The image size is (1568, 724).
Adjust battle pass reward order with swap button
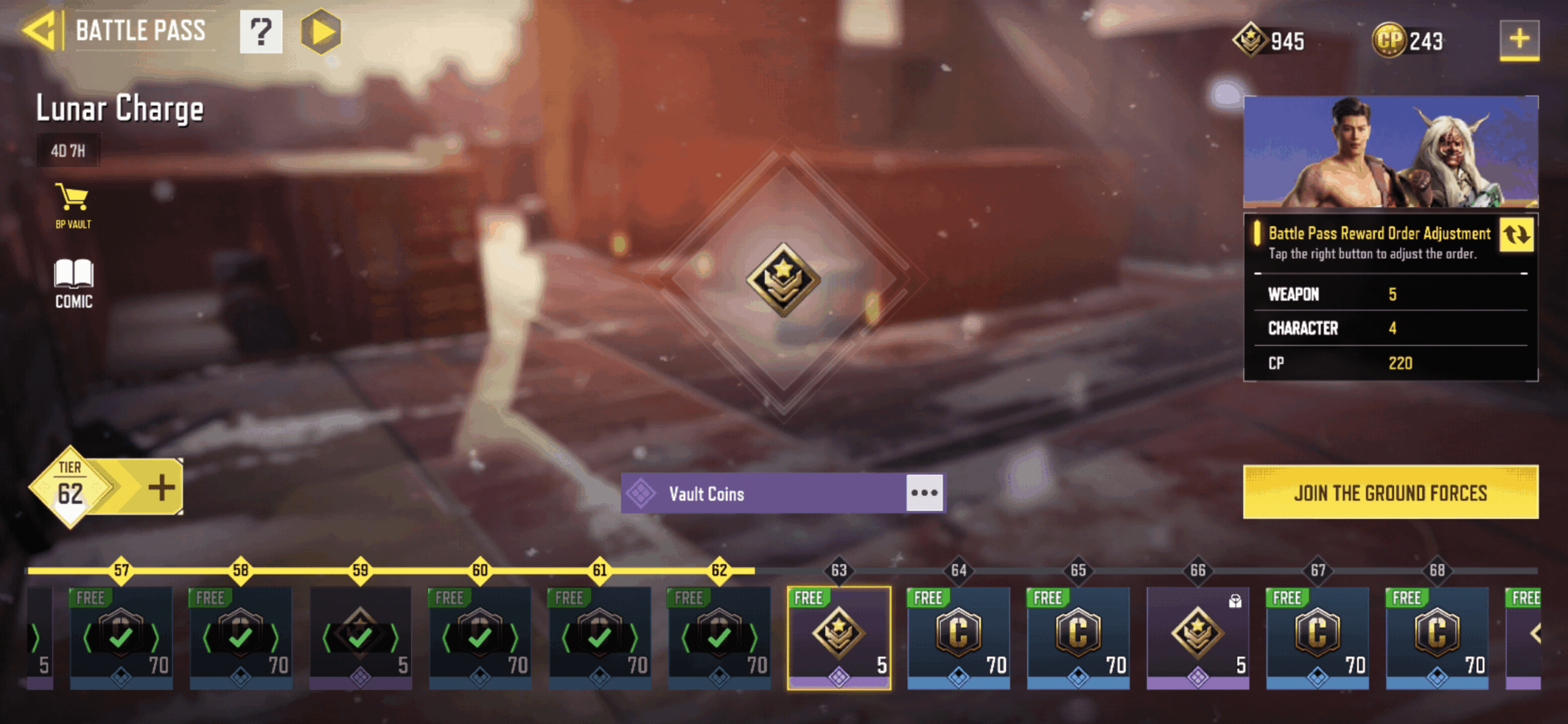(1517, 235)
